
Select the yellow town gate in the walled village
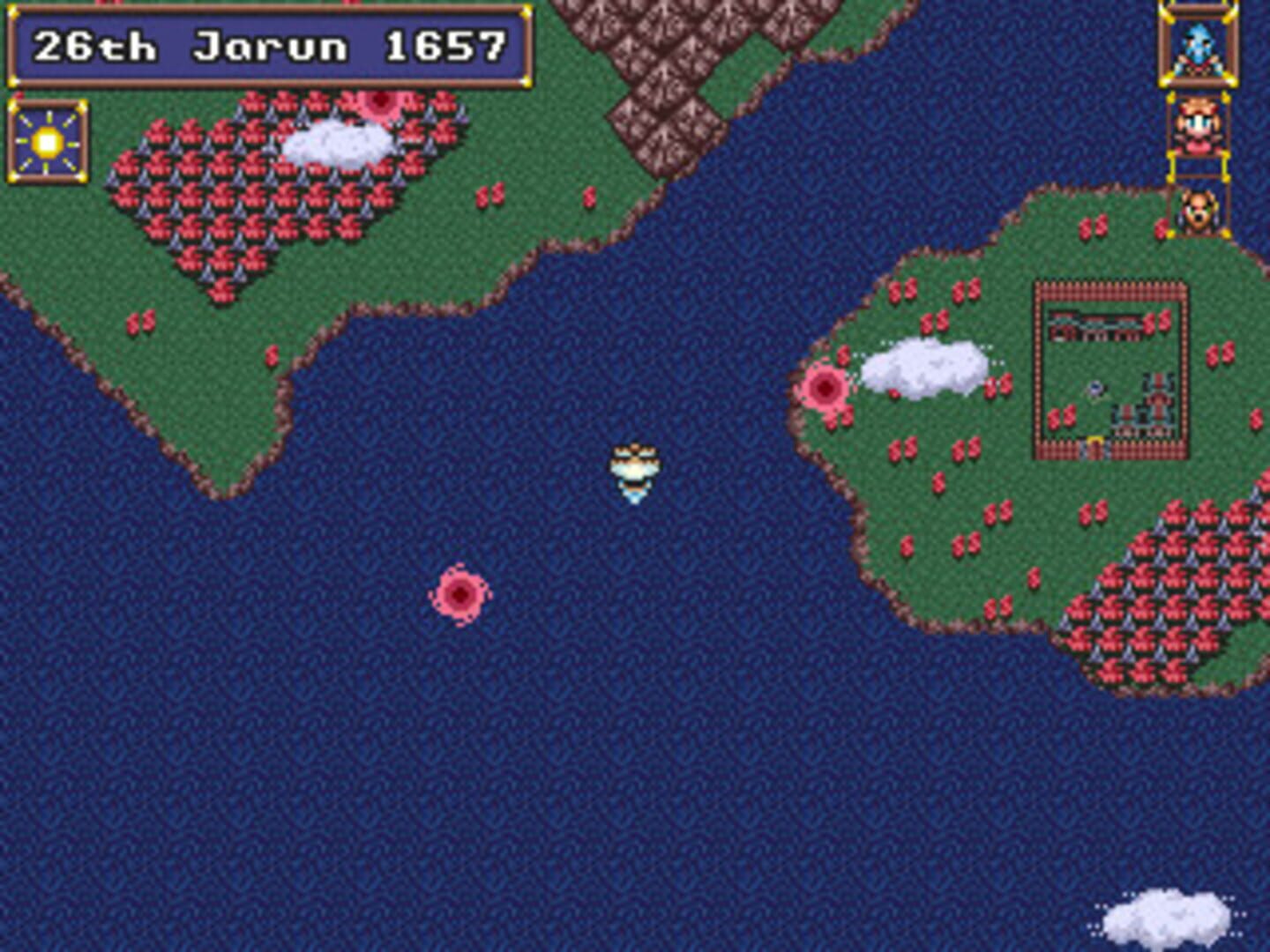tap(1094, 442)
